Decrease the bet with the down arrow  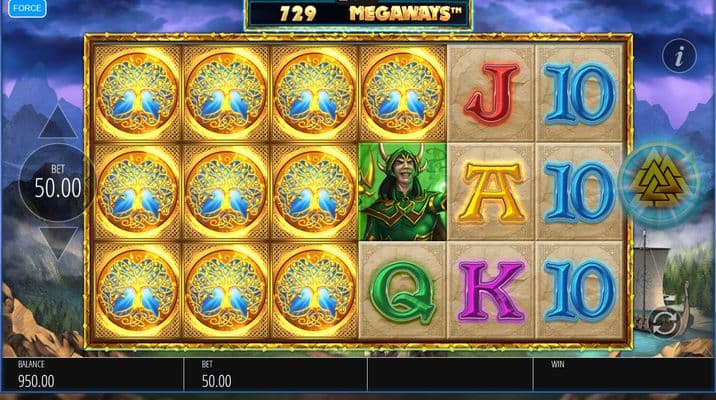[58, 242]
